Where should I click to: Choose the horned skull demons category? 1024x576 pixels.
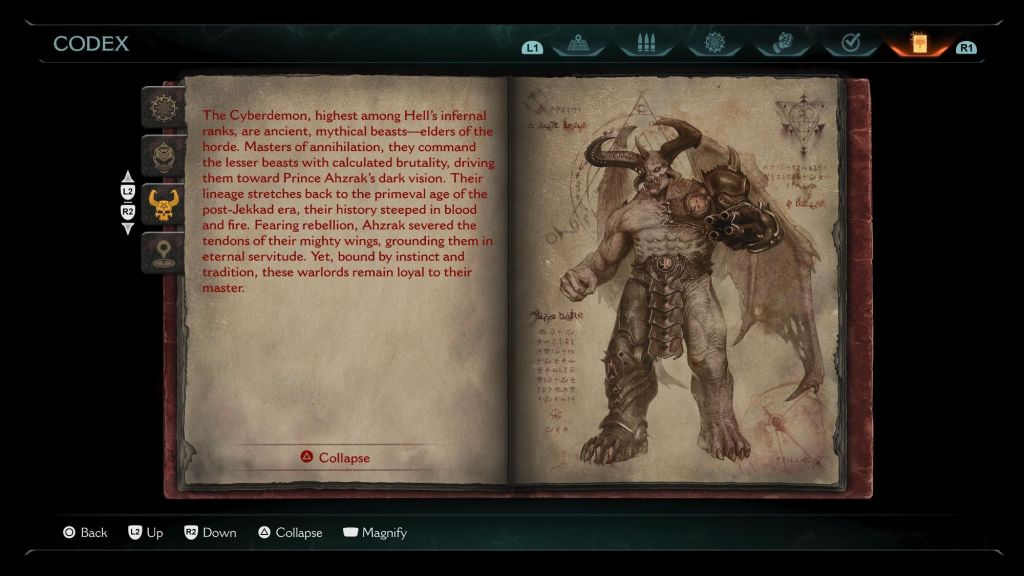click(161, 205)
